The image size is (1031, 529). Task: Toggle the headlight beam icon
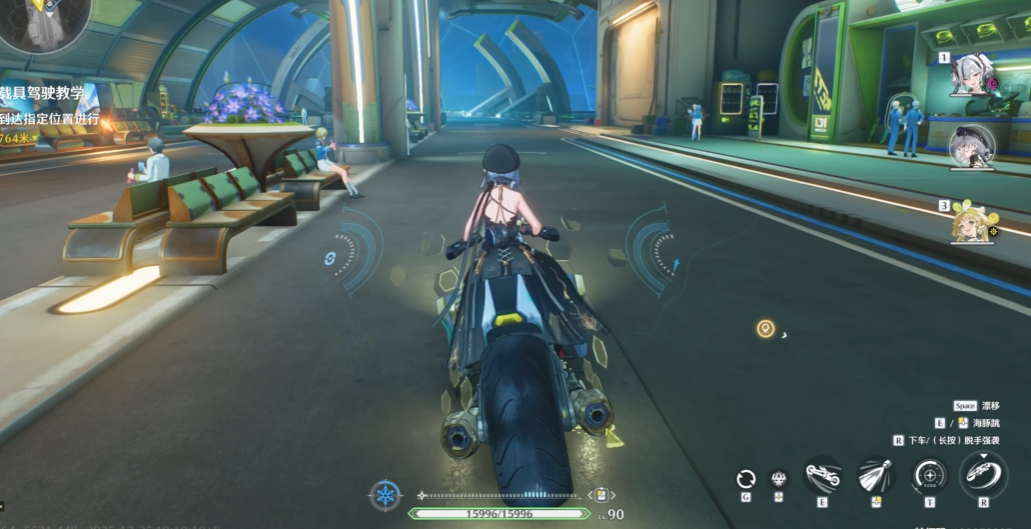[875, 475]
